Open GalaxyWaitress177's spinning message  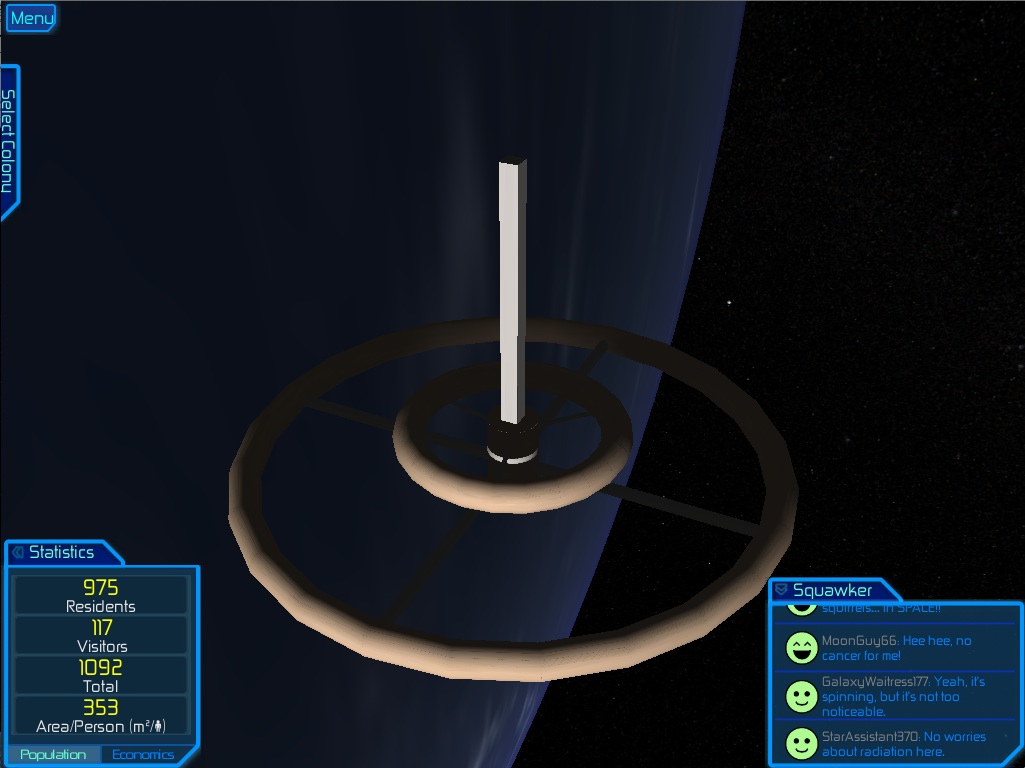(903, 696)
